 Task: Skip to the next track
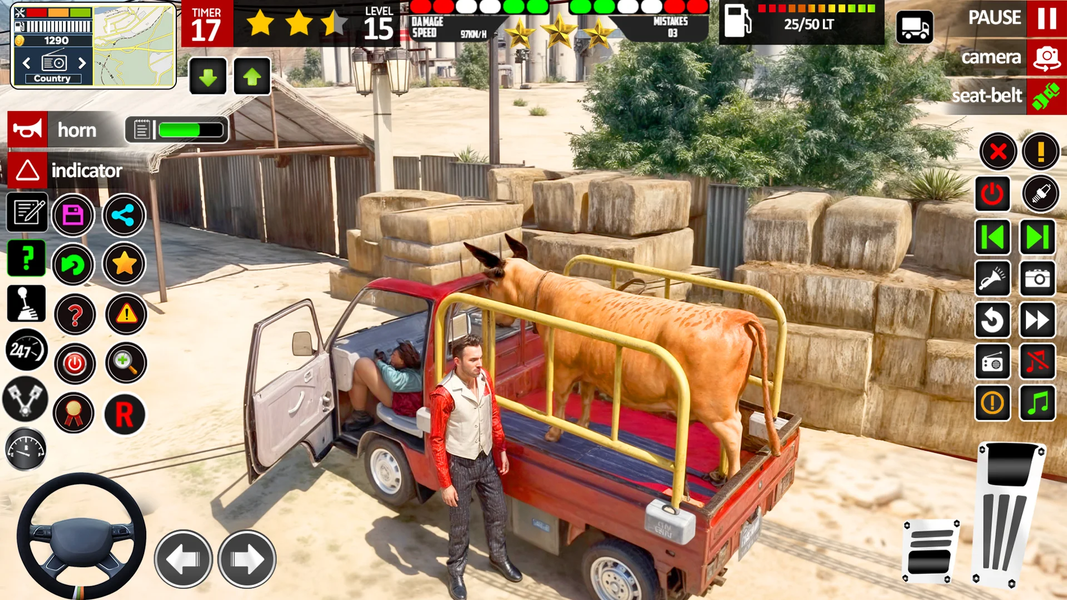click(1038, 320)
